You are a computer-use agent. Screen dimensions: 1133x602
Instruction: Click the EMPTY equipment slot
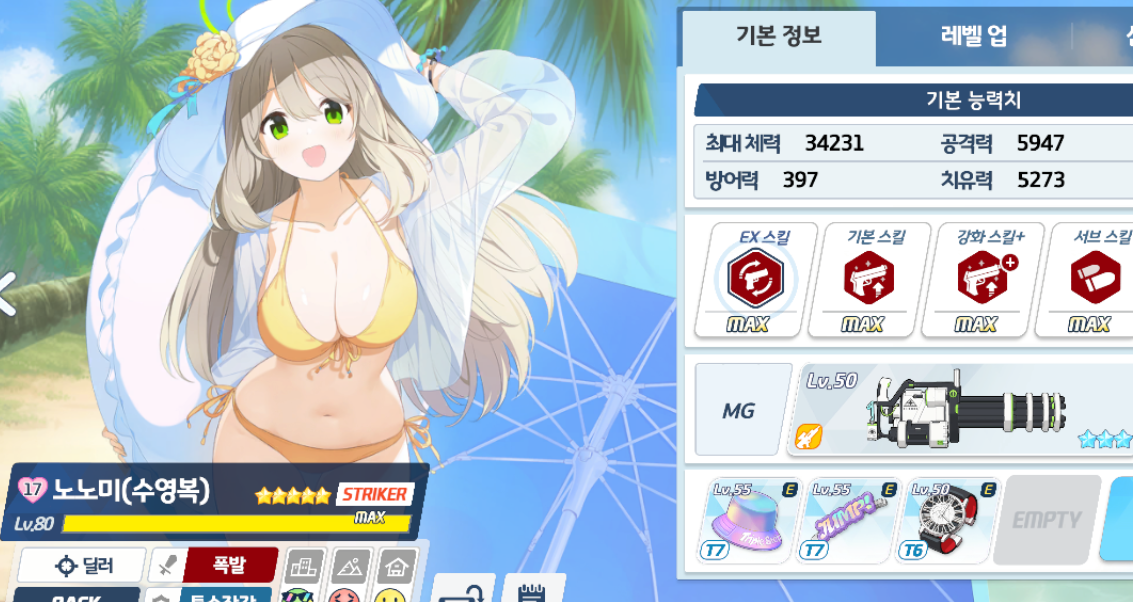pos(1047,520)
